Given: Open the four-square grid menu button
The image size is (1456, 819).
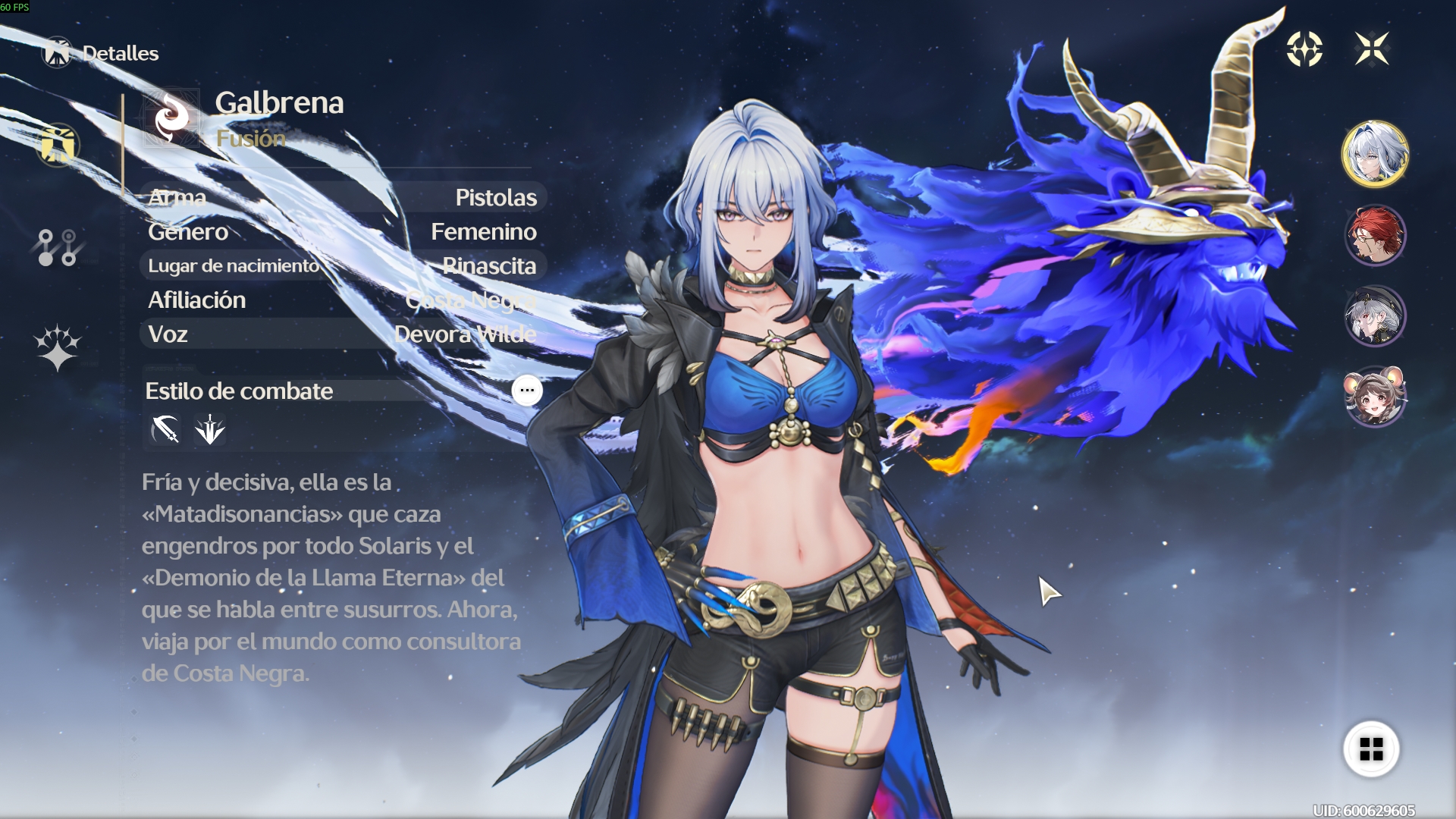Looking at the screenshot, I should pyautogui.click(x=1371, y=749).
